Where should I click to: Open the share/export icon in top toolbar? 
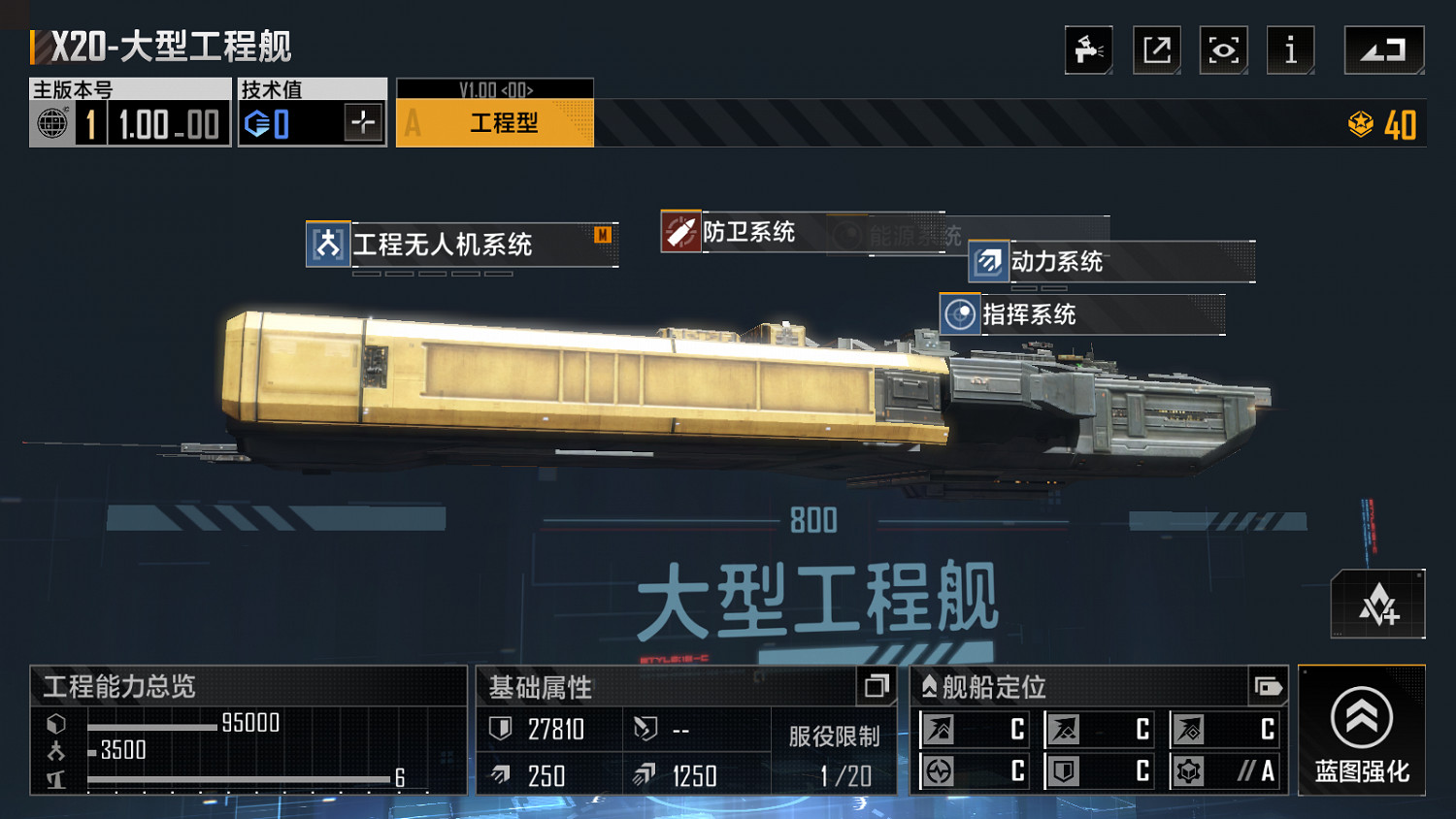click(x=1156, y=50)
